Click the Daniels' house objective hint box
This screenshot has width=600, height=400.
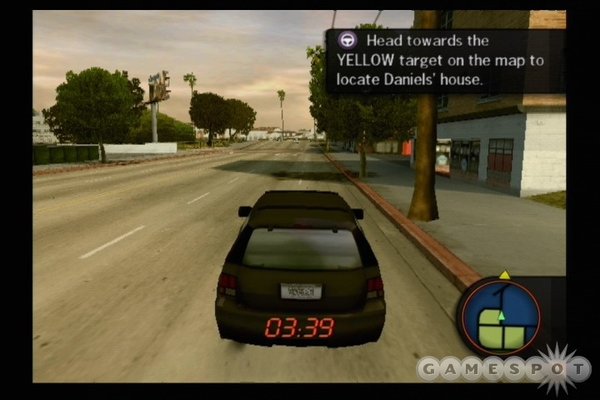(x=445, y=60)
